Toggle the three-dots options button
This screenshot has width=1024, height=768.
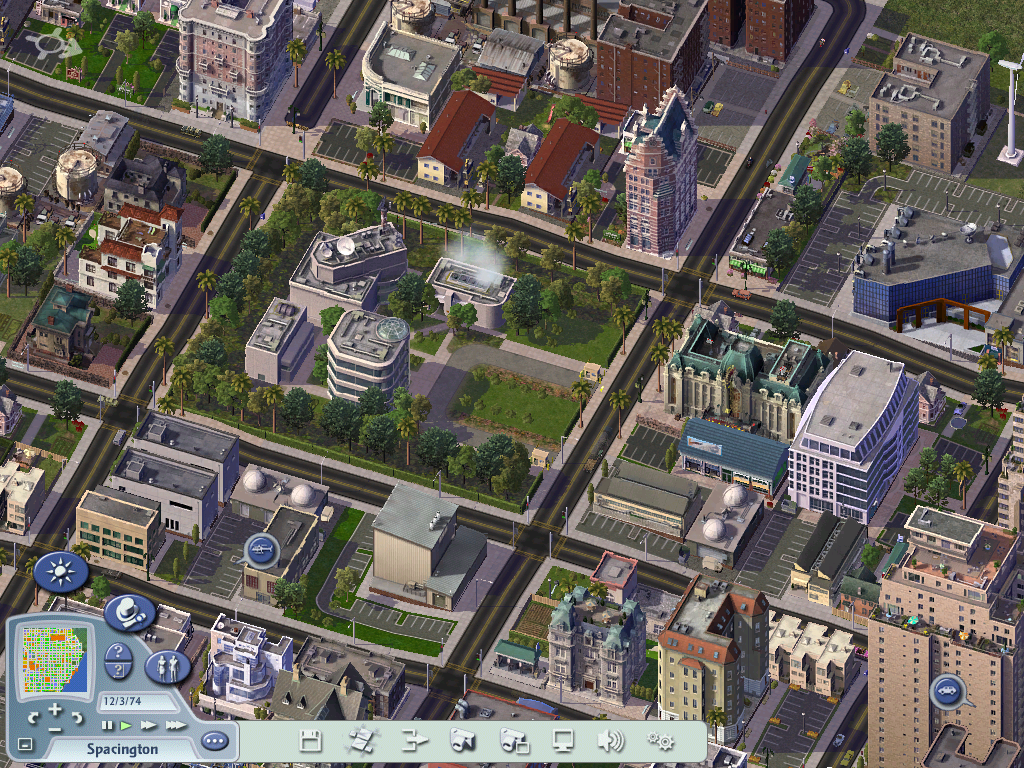coord(214,741)
